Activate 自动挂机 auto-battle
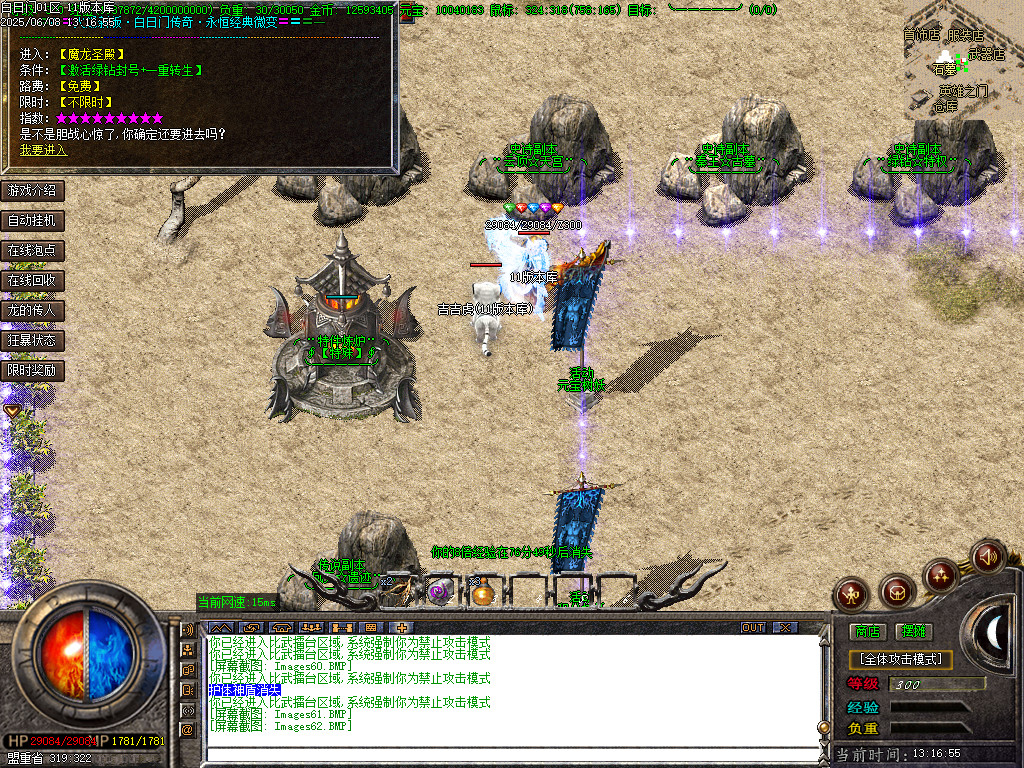The image size is (1024, 768). coord(33,220)
